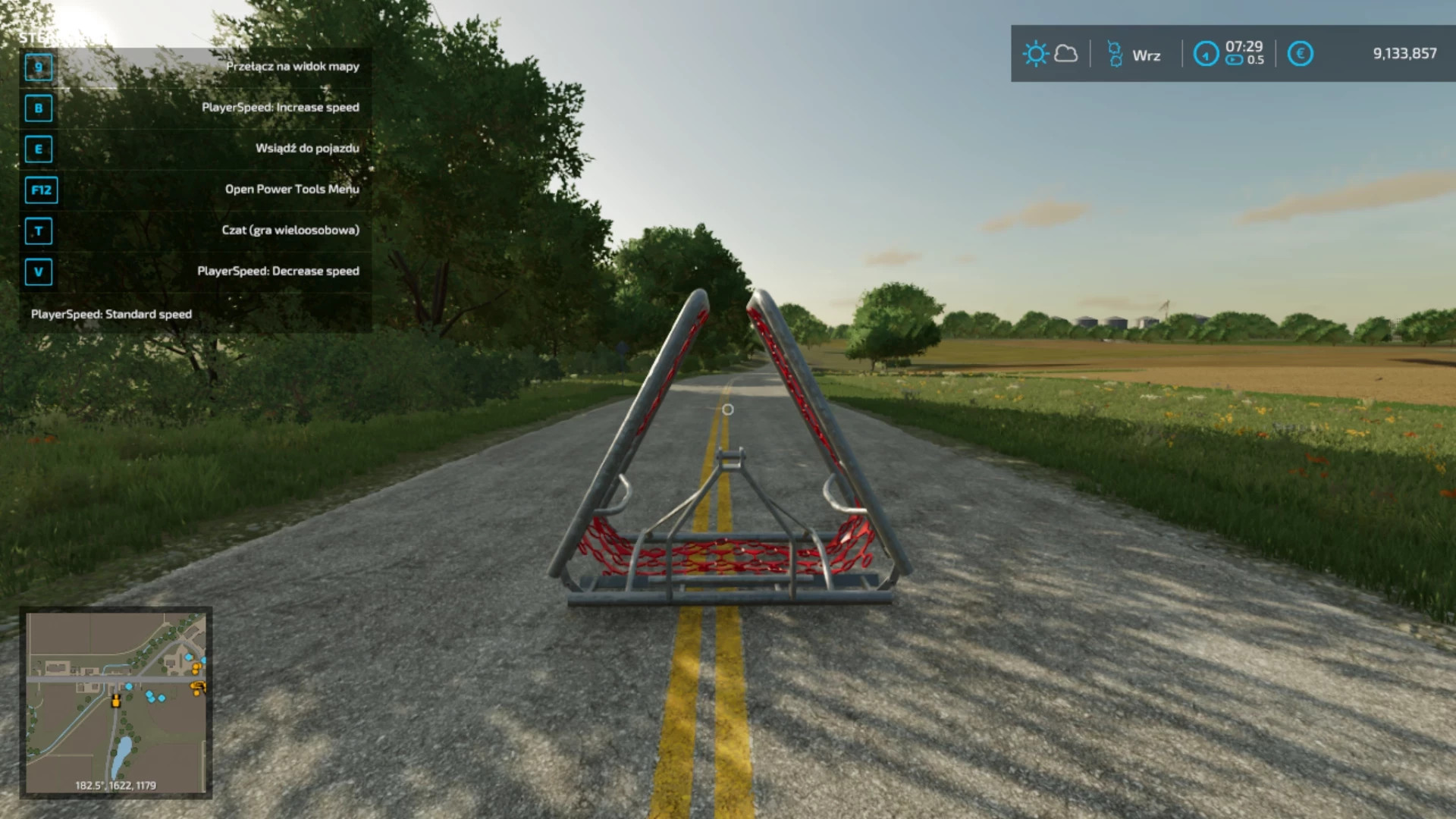The height and width of the screenshot is (819, 1456).
Task: Click the F12 keybind badge
Action: pyautogui.click(x=41, y=190)
